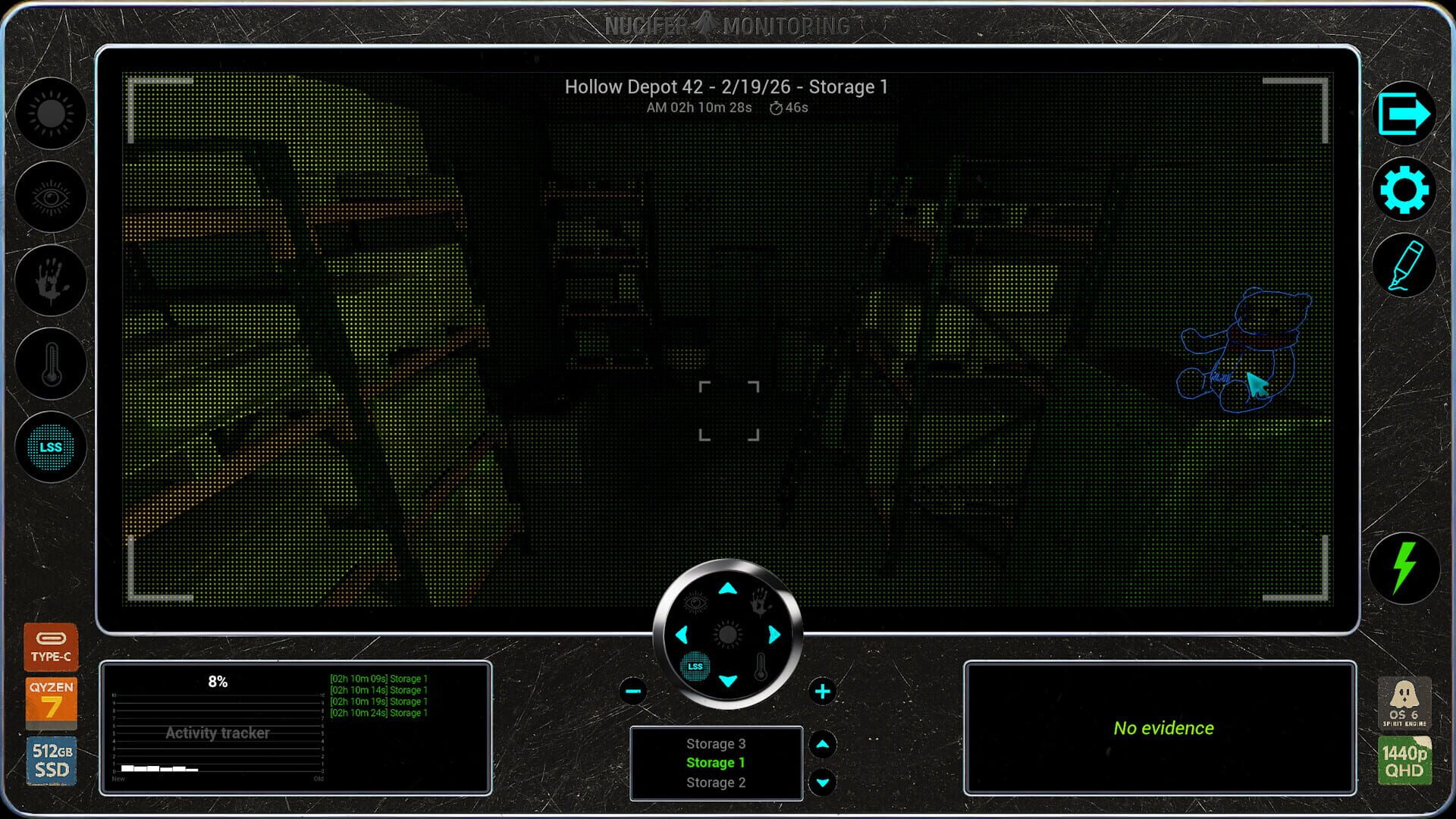This screenshot has height=819, width=1456.
Task: Toggle the eye icon on the control dial
Action: coord(696,601)
